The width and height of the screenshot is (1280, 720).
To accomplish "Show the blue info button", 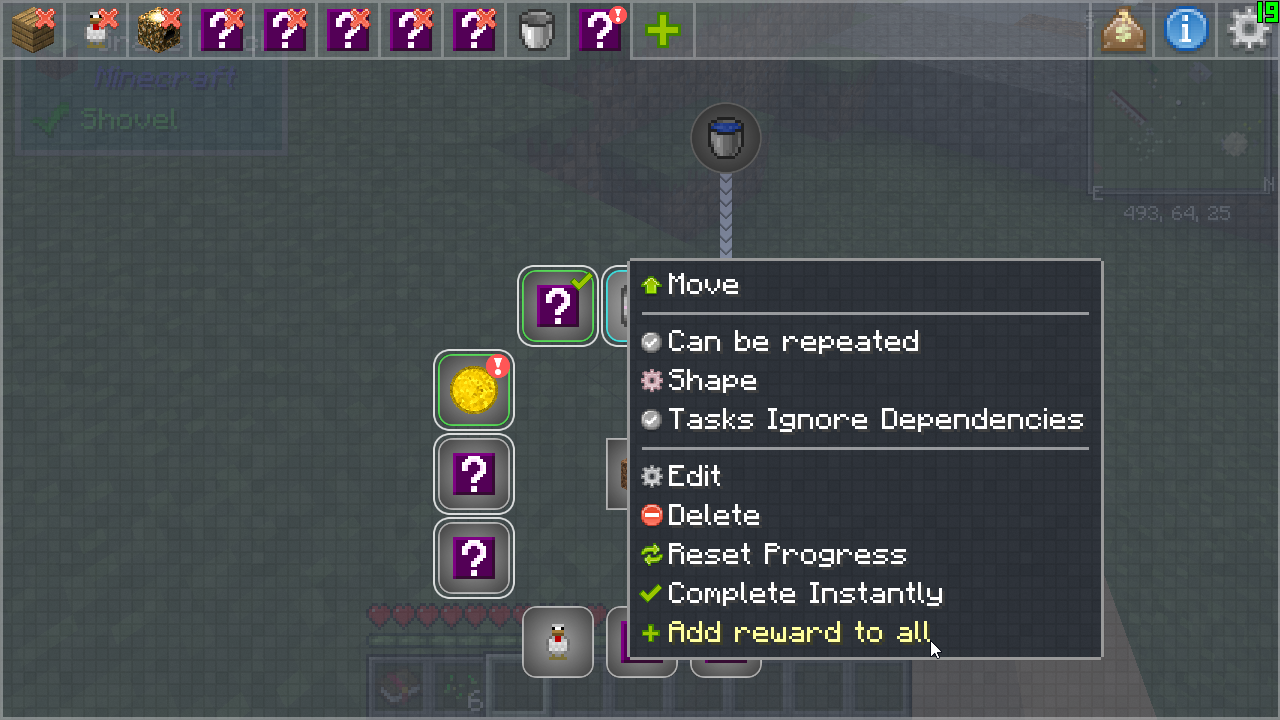I will (1186, 30).
